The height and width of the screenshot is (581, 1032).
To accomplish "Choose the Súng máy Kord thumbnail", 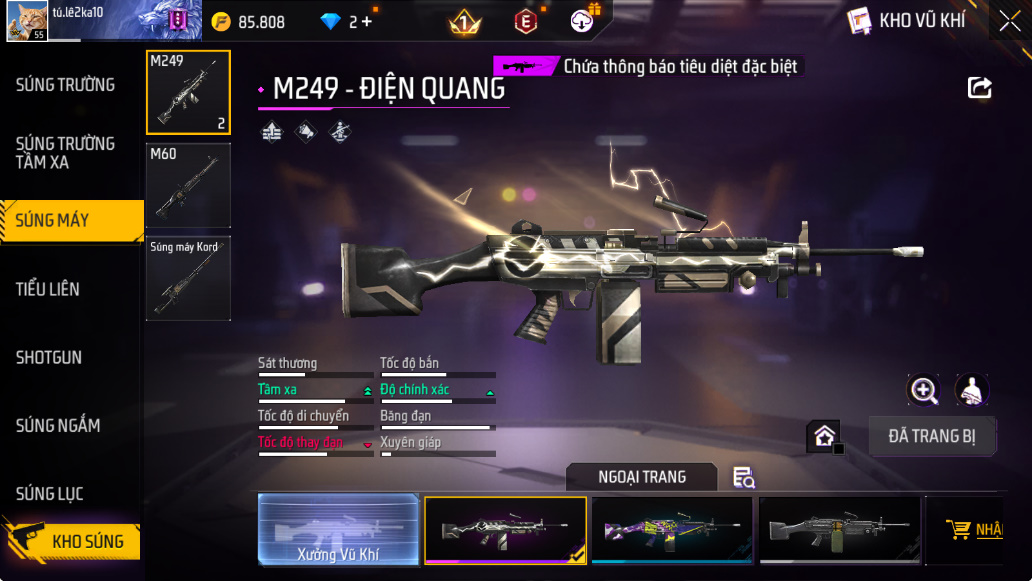I will [x=188, y=277].
